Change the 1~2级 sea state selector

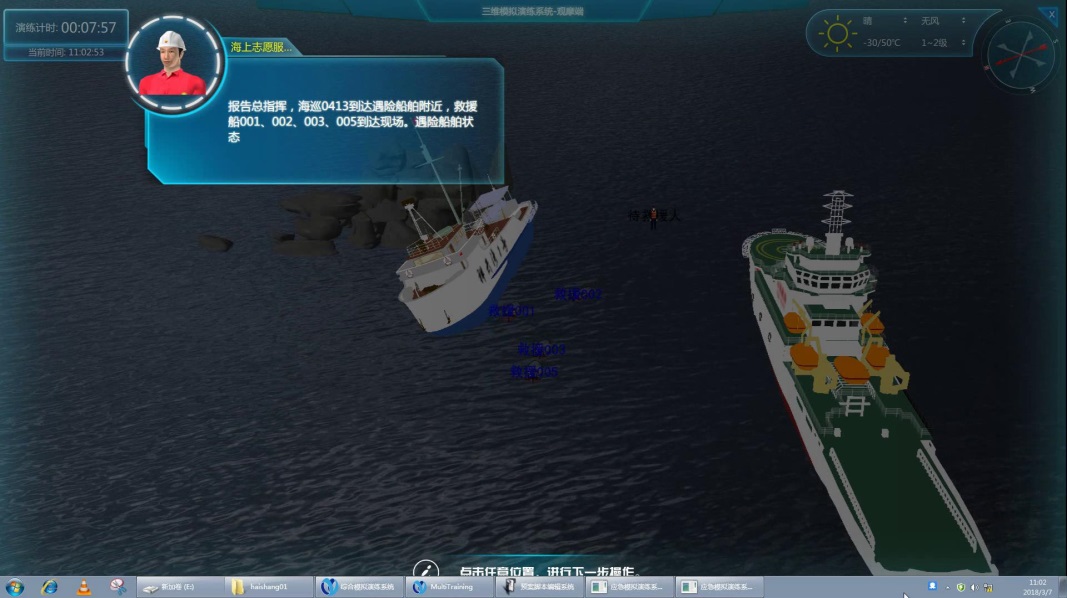[942, 43]
